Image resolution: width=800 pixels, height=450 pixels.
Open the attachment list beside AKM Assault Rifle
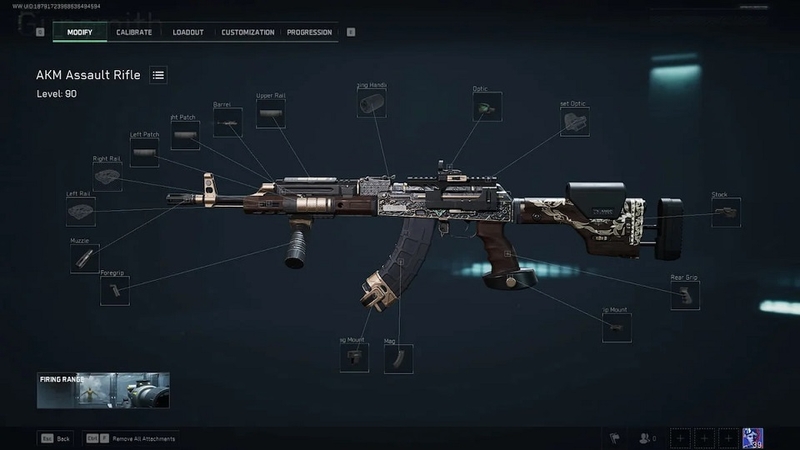point(158,75)
